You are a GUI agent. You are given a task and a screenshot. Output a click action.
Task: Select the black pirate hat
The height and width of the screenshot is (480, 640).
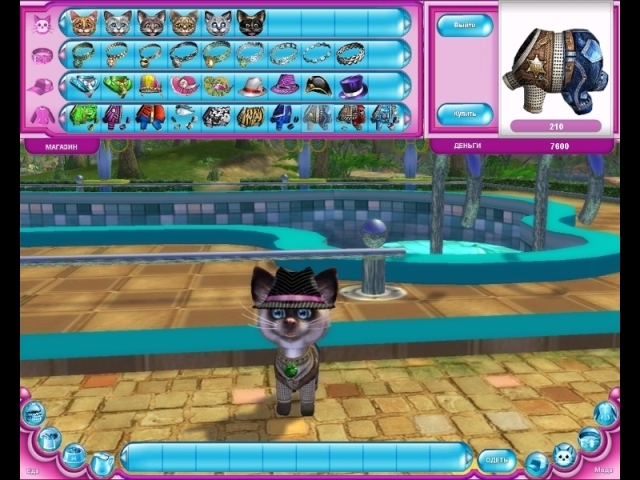318,86
